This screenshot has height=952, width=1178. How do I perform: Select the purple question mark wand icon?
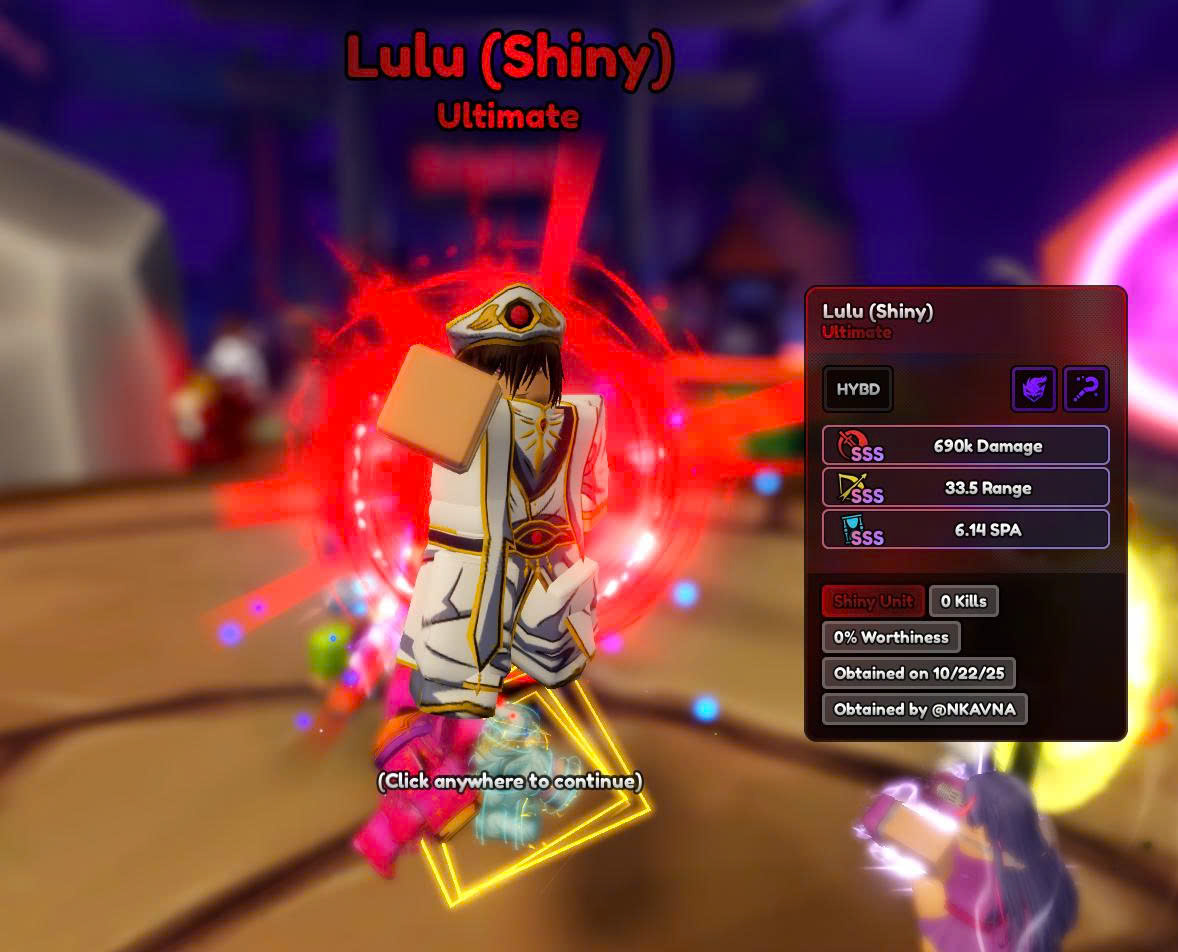point(1086,389)
